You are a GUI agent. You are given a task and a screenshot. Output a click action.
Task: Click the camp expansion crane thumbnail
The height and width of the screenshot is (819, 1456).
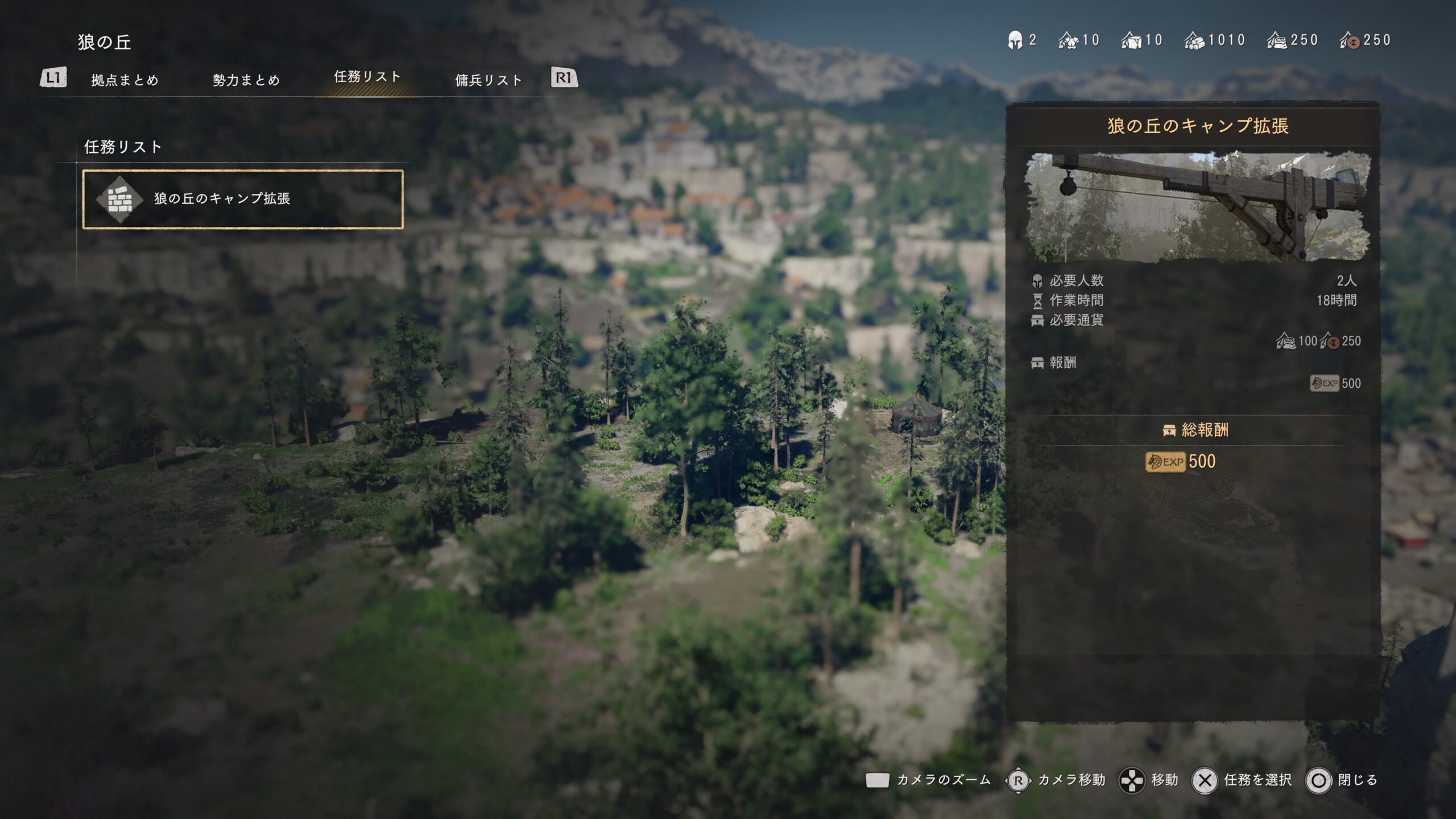click(1197, 206)
